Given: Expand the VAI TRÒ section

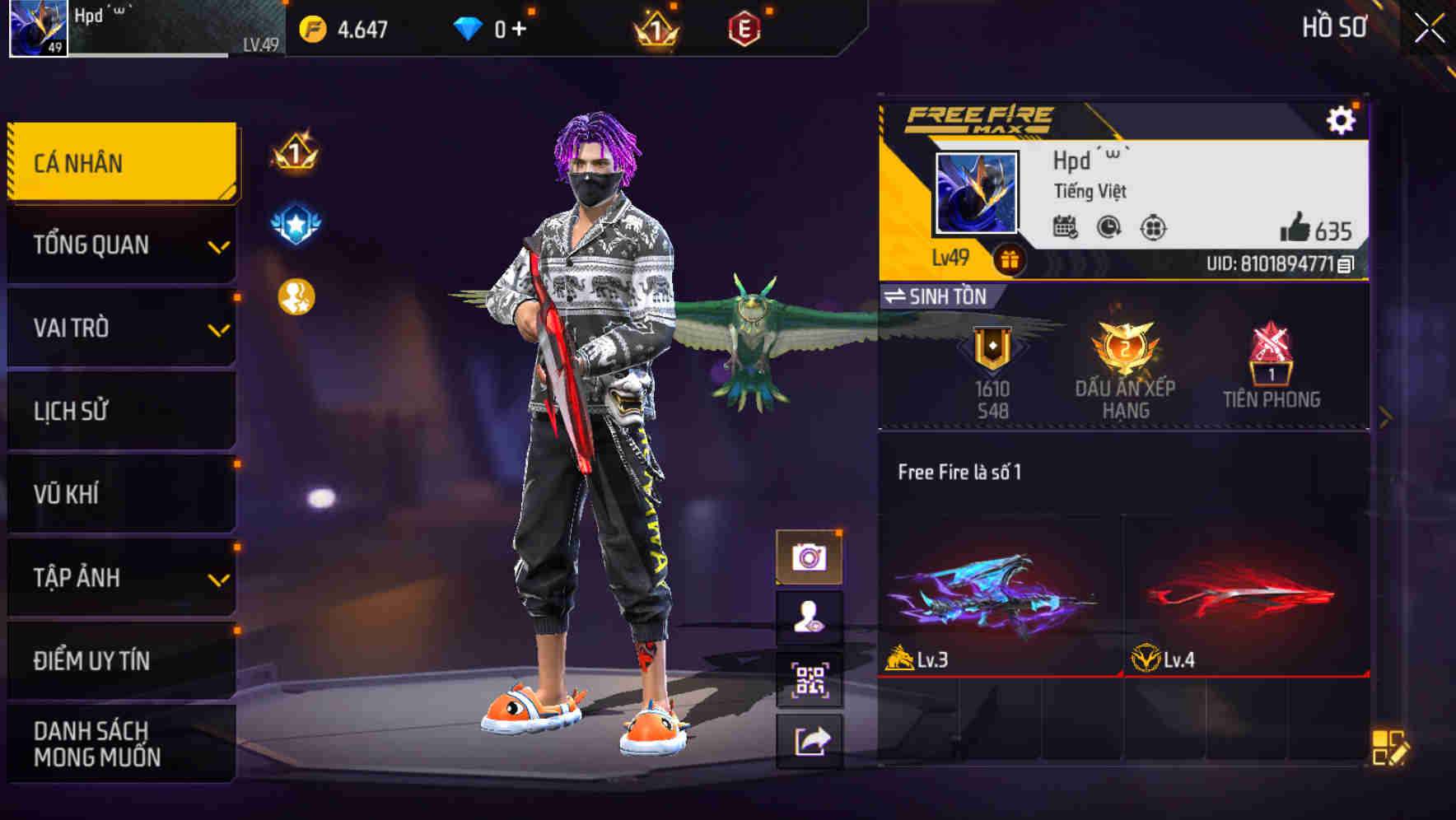Looking at the screenshot, I should [x=121, y=328].
